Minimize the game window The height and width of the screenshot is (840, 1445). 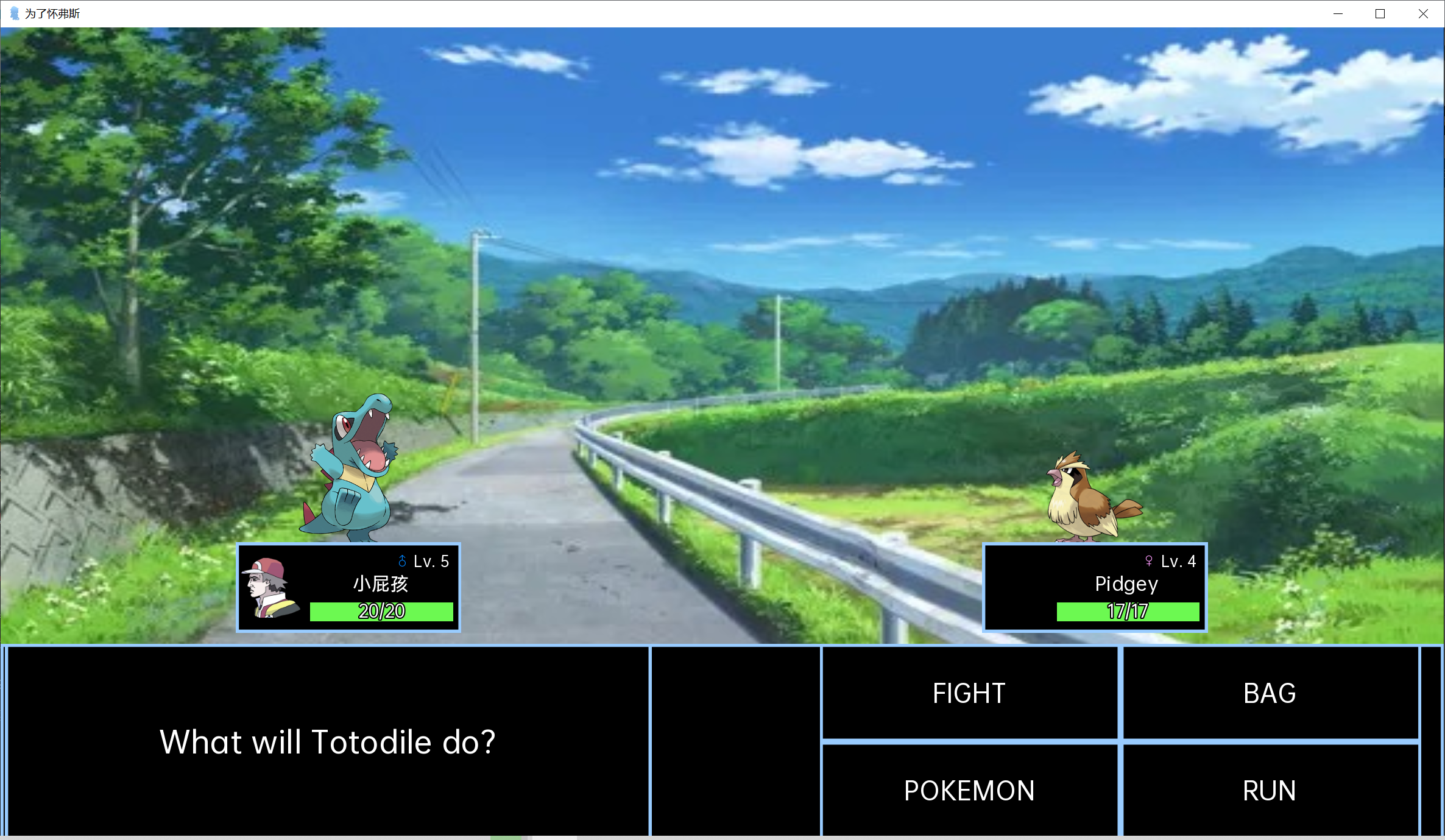1338,13
